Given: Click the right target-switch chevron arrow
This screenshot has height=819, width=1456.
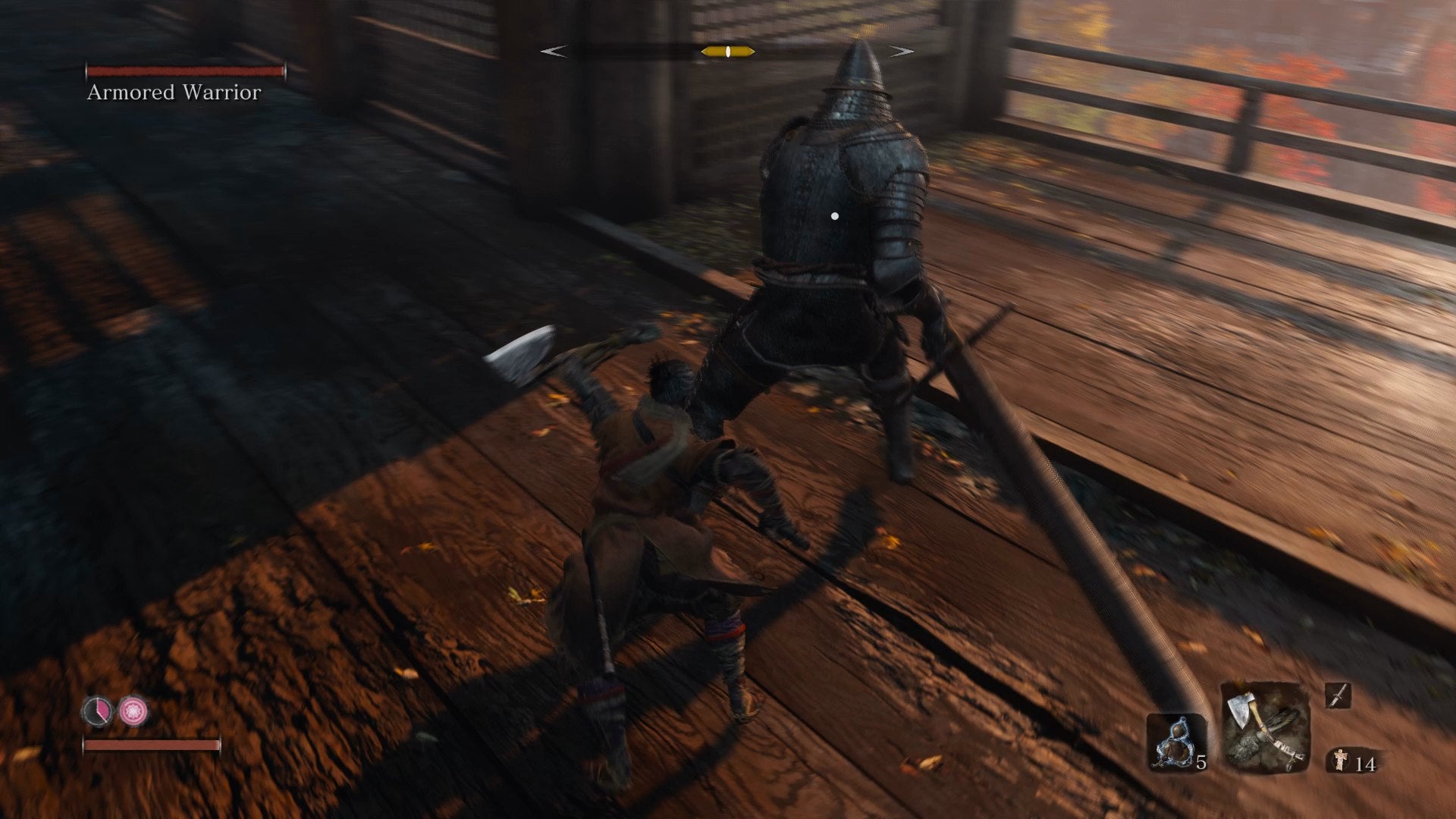Looking at the screenshot, I should (899, 51).
